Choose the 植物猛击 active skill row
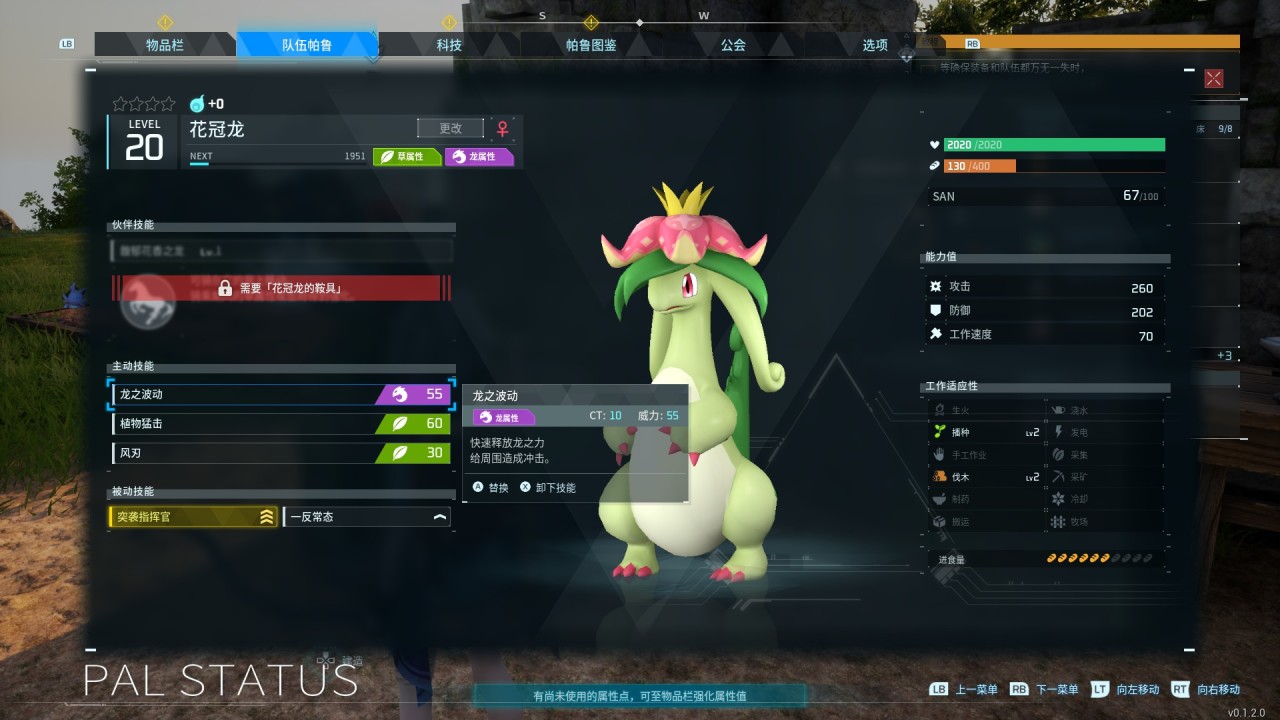1280x720 pixels. pos(280,423)
